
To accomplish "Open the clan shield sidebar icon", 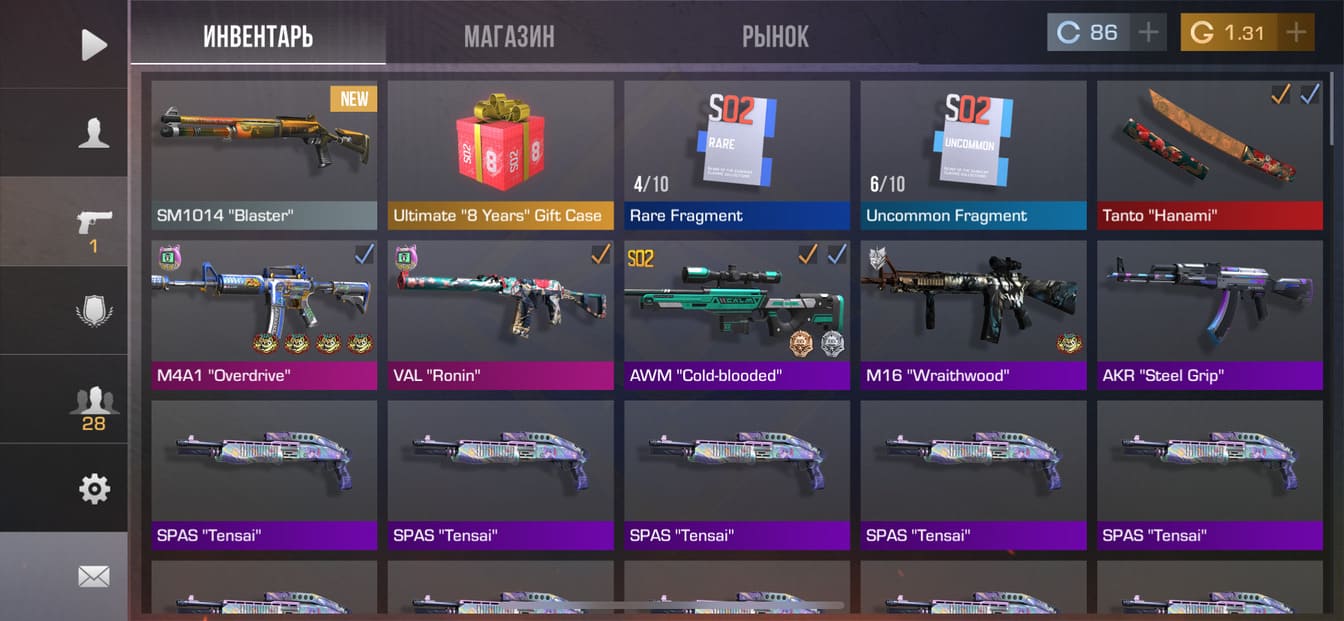I will [x=93, y=311].
